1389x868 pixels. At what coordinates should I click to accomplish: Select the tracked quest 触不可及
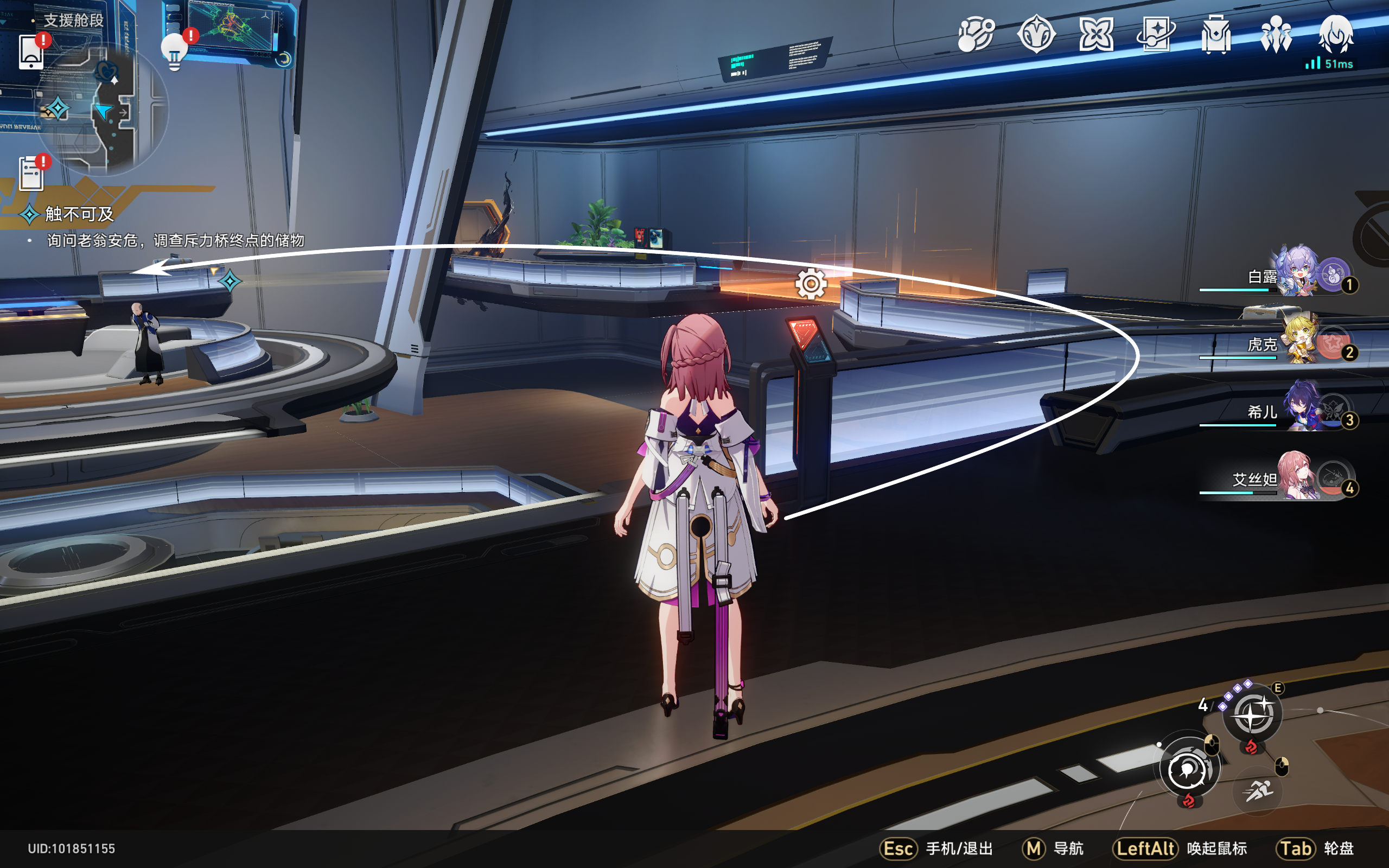(x=79, y=214)
